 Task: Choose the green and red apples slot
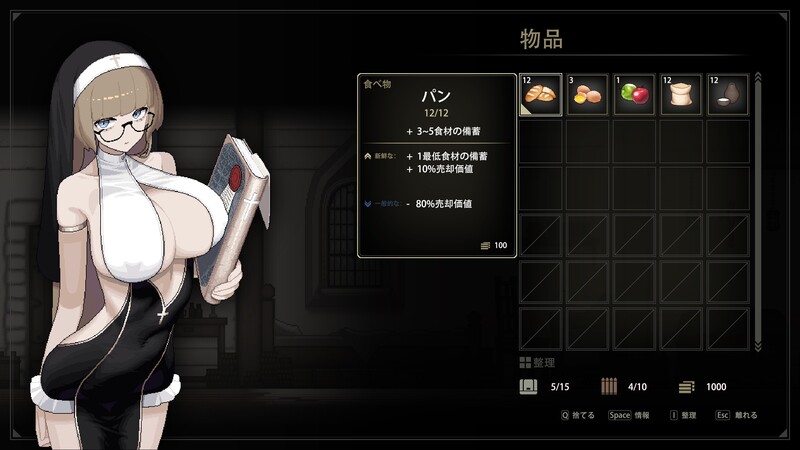(635, 94)
